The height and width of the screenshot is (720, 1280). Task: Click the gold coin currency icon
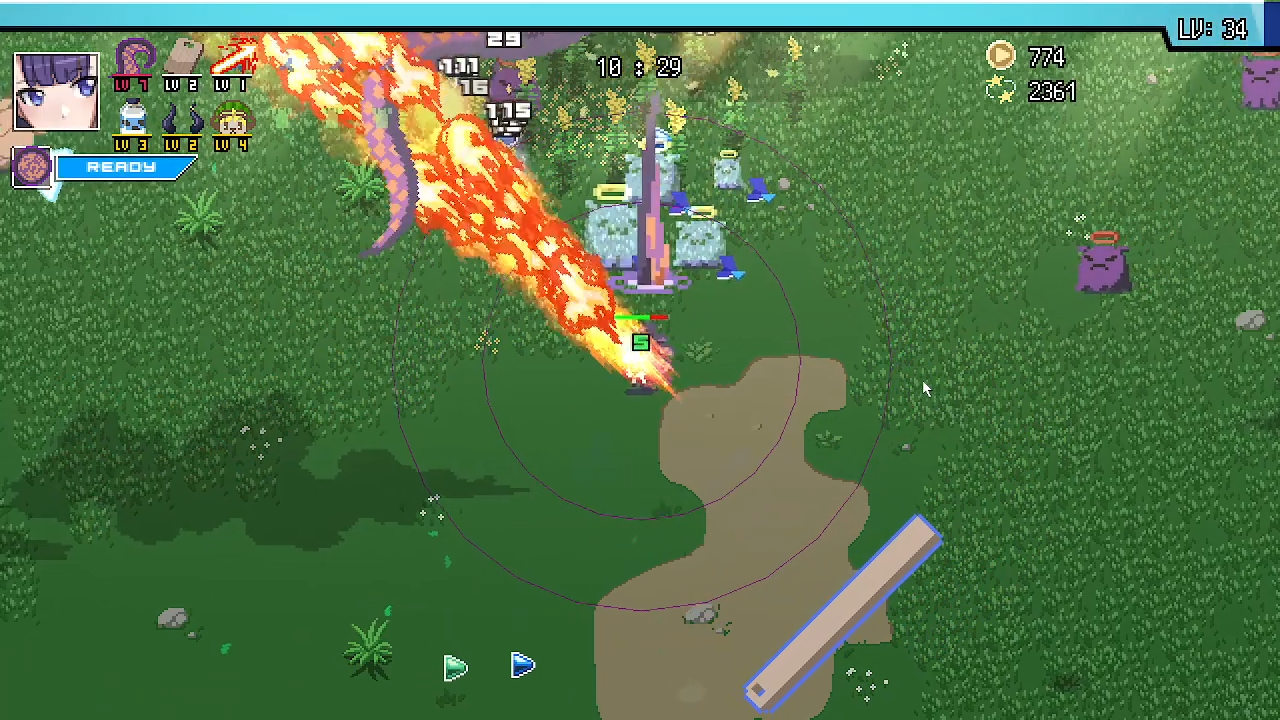pos(1001,56)
